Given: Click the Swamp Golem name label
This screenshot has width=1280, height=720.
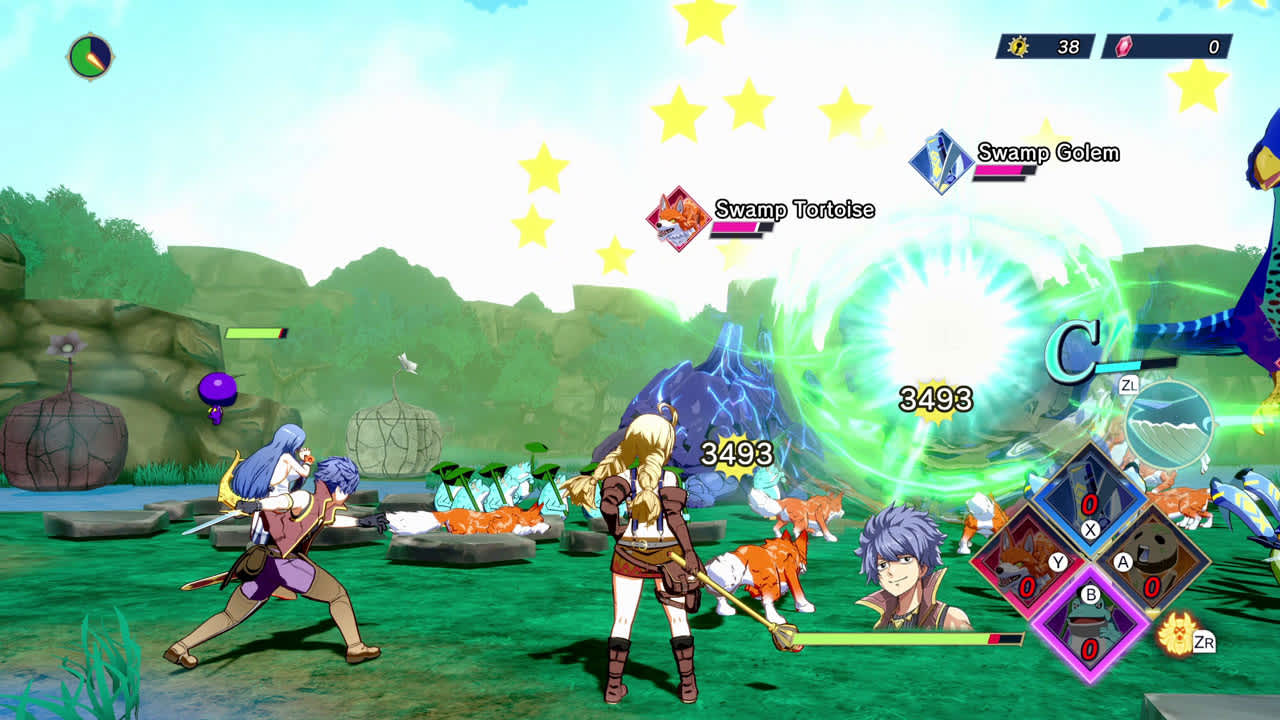Looking at the screenshot, I should (x=1047, y=153).
